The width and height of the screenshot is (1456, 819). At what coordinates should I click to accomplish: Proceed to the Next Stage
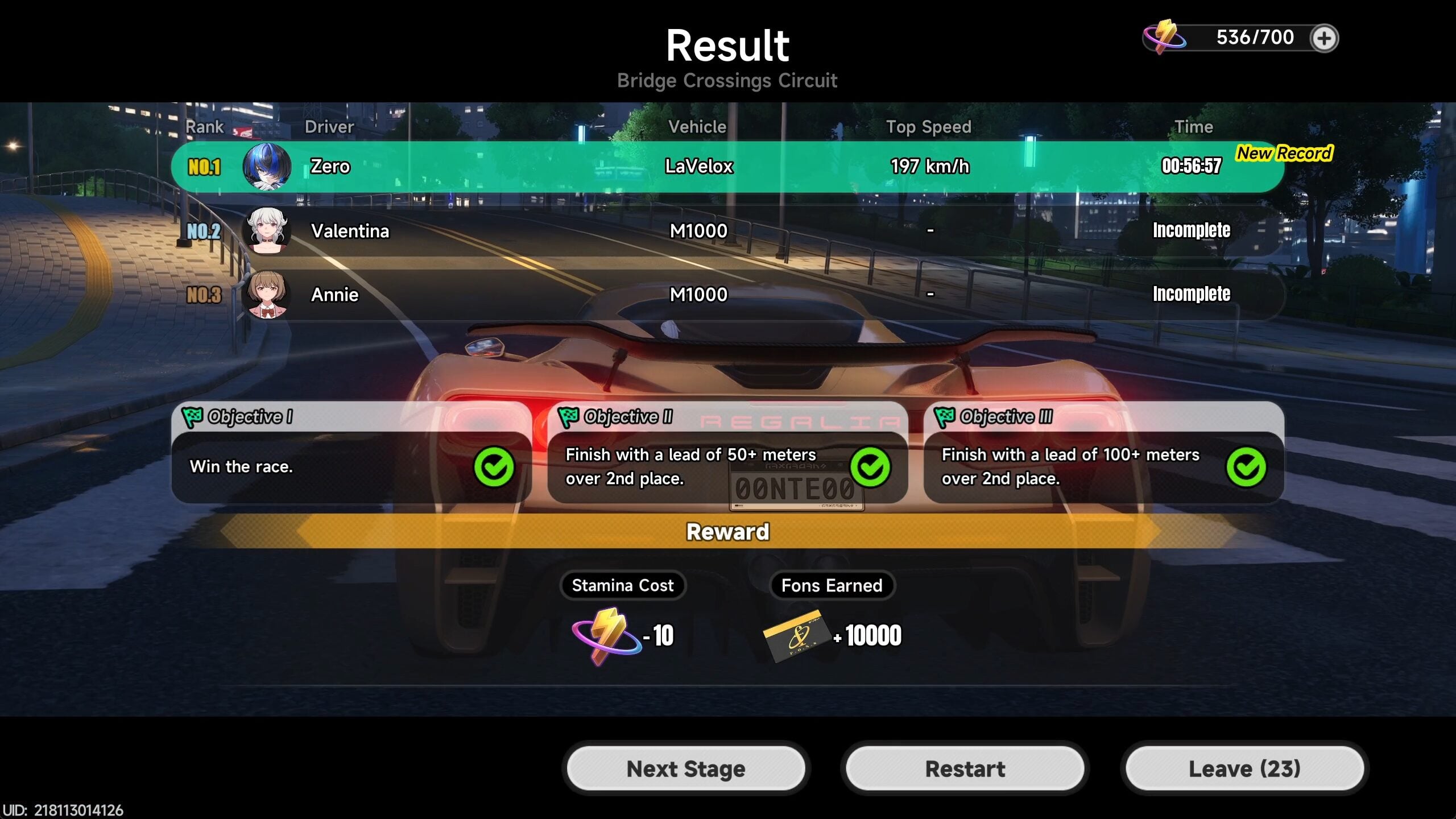click(686, 768)
